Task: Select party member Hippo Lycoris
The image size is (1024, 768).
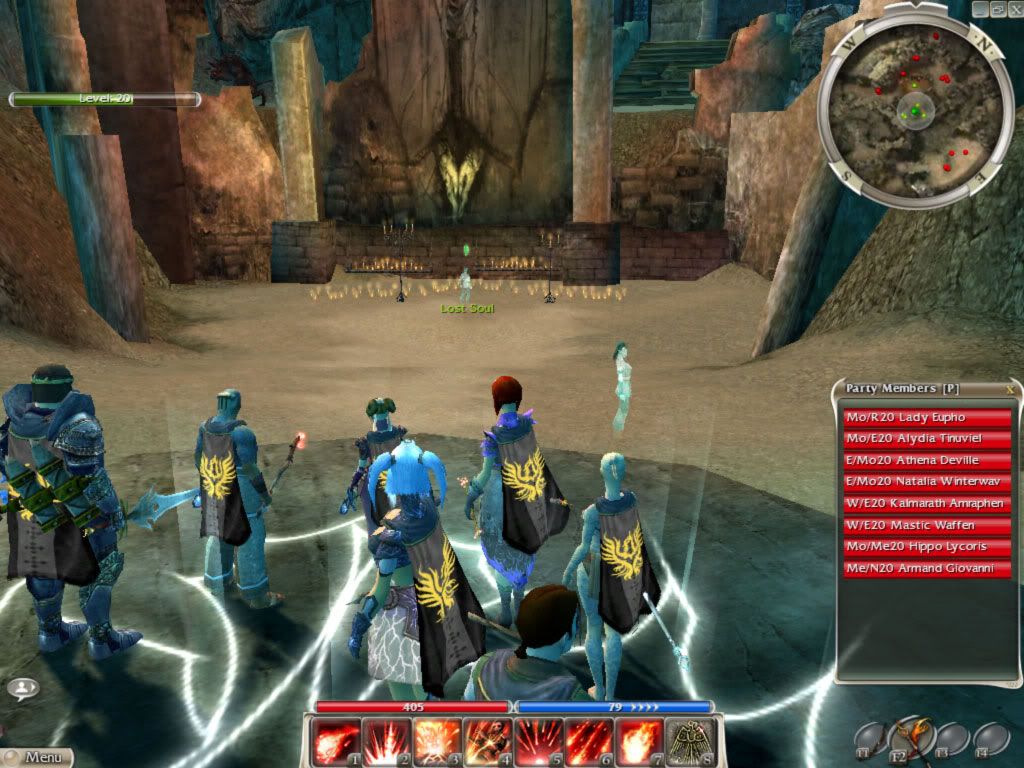Action: (x=927, y=547)
